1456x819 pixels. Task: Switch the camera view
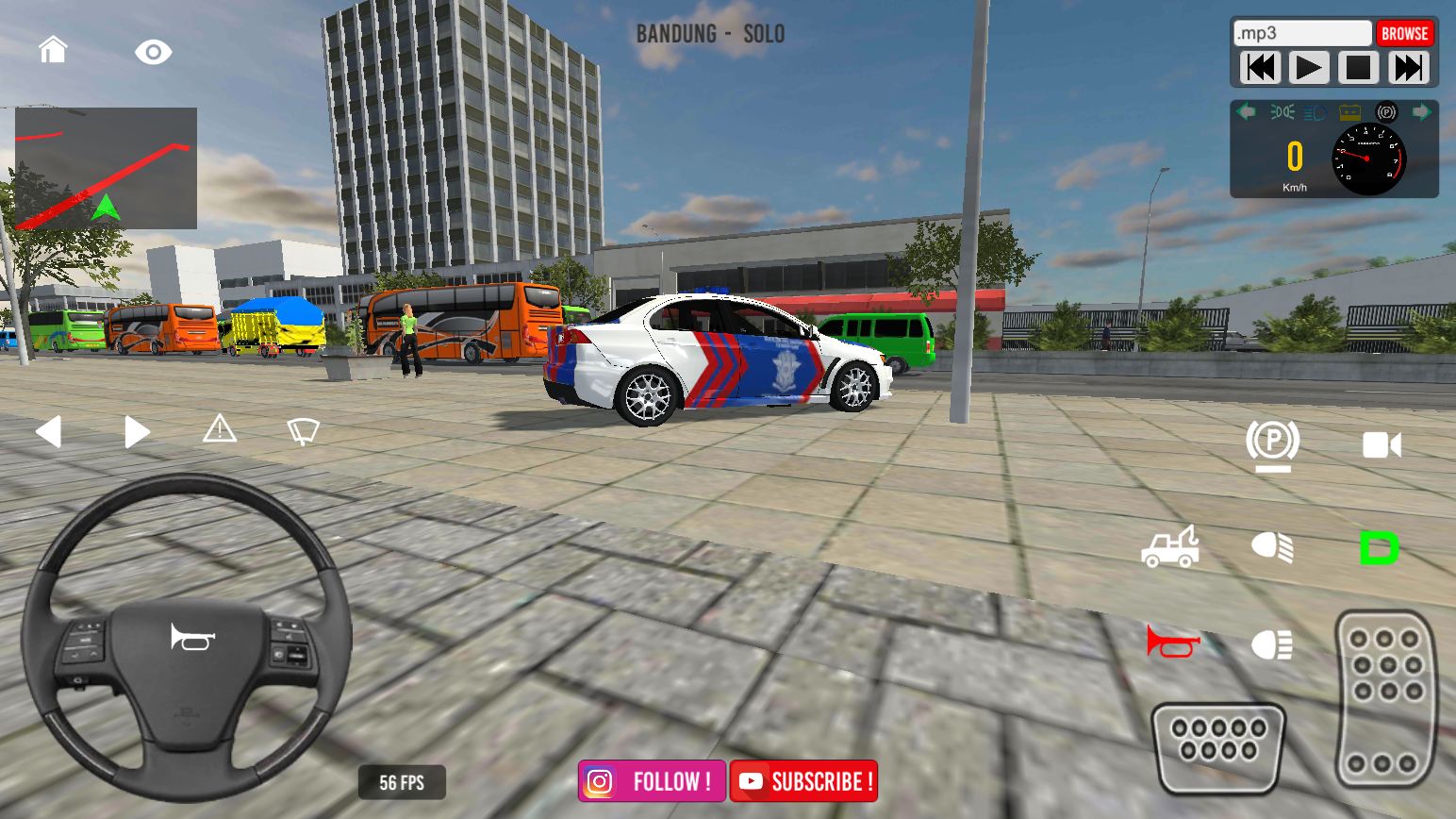[1382, 444]
